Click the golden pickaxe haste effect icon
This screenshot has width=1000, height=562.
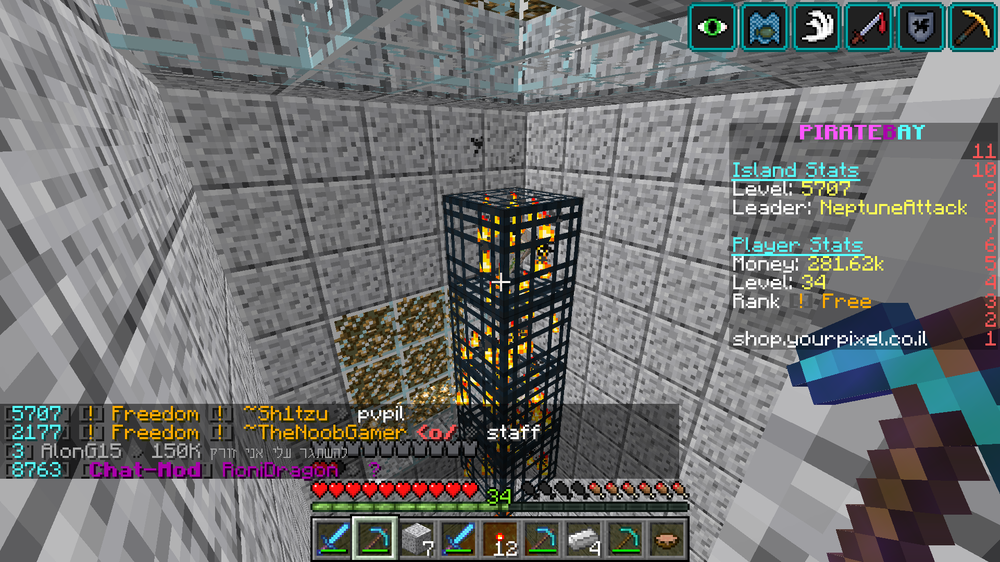[x=972, y=26]
